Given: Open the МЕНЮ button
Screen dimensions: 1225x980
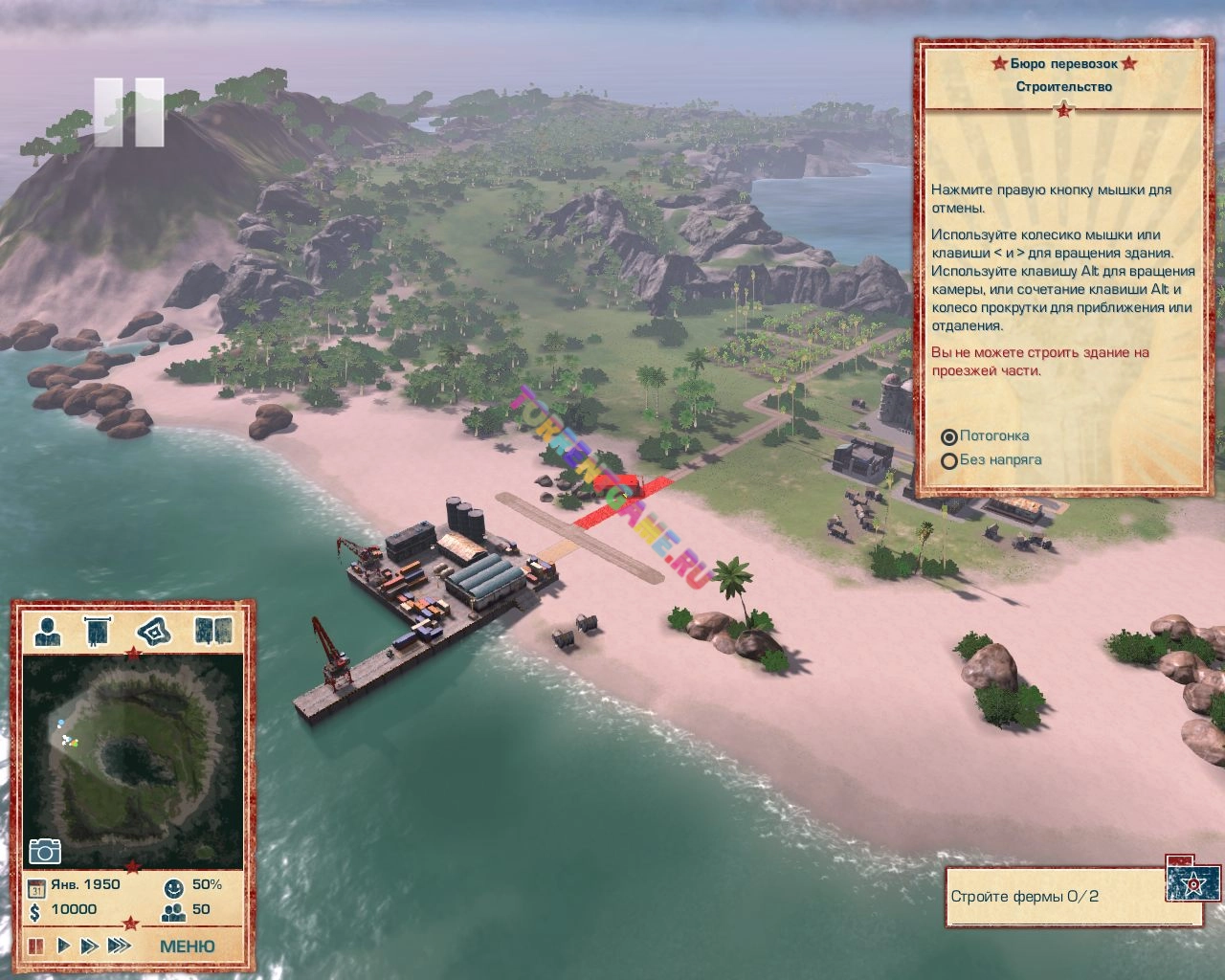Looking at the screenshot, I should pos(187,947).
